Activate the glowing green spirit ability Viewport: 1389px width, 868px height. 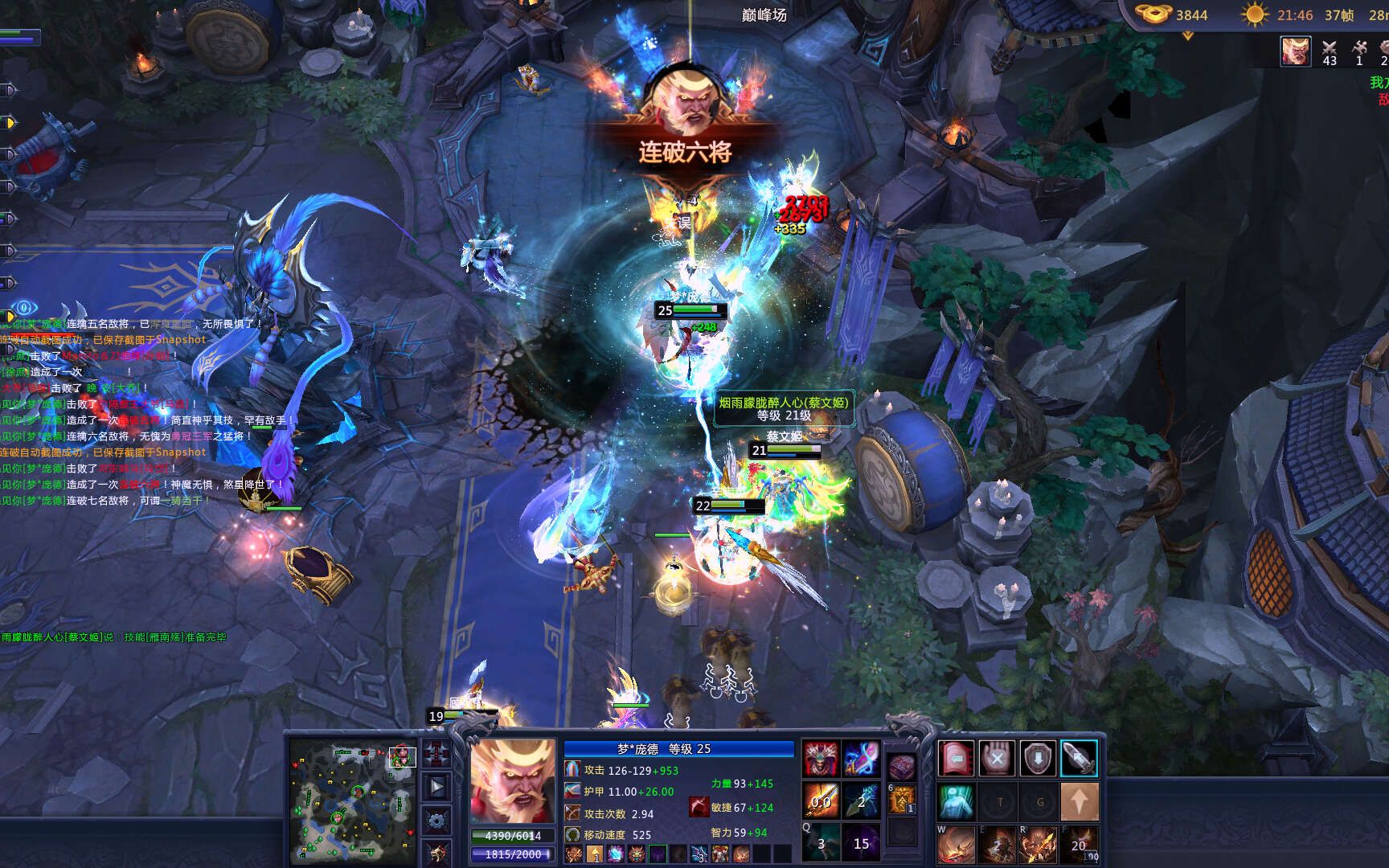[x=957, y=801]
